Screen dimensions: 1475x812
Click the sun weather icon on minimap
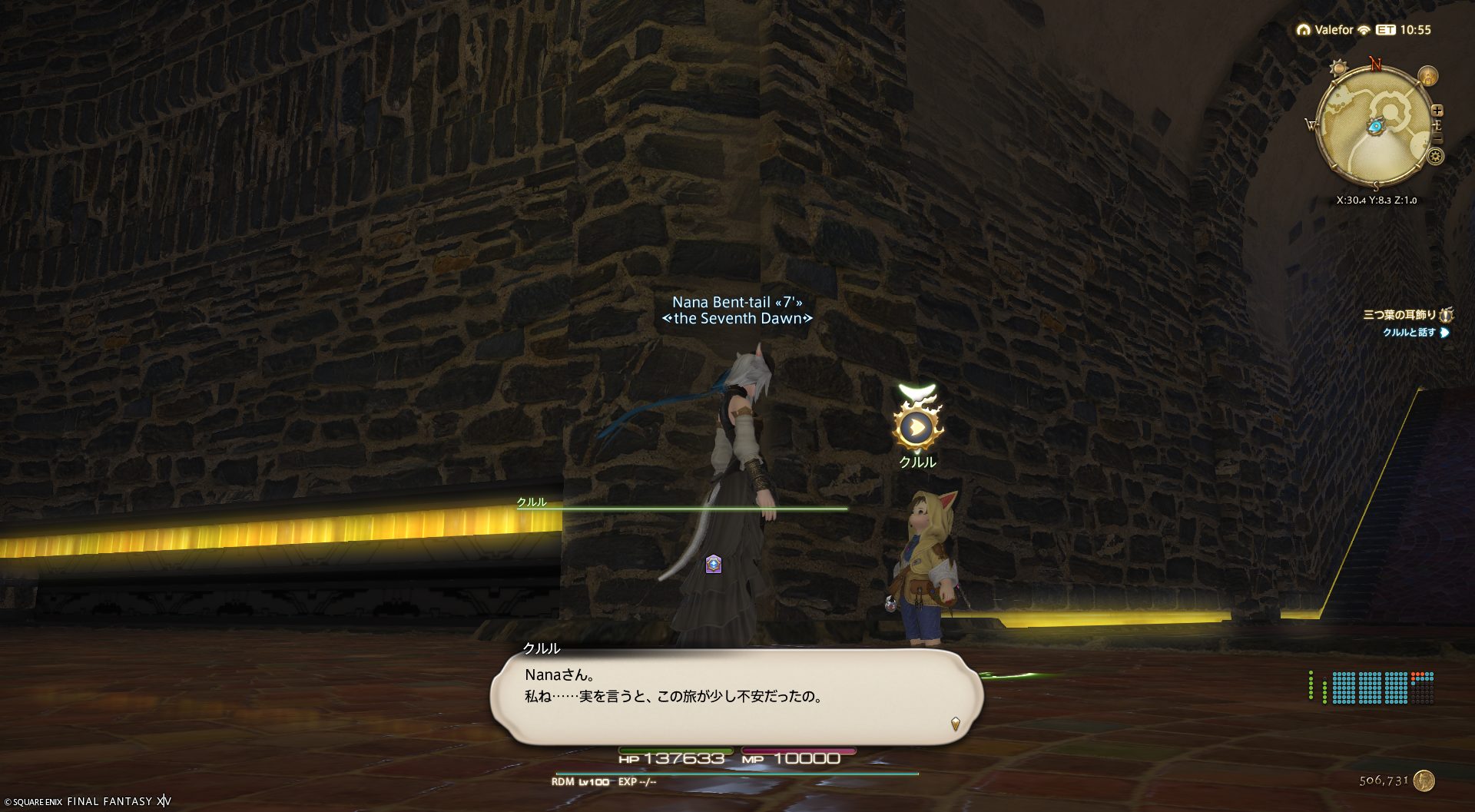click(x=1339, y=68)
